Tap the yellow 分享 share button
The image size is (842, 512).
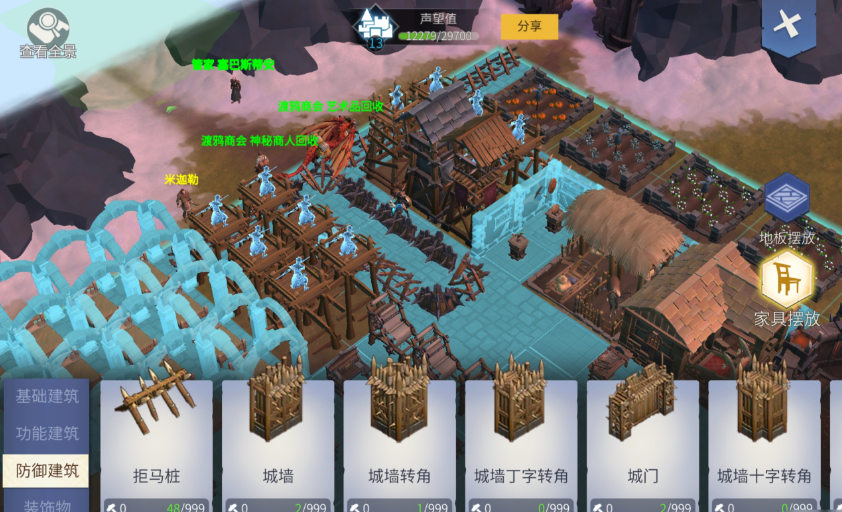[529, 26]
